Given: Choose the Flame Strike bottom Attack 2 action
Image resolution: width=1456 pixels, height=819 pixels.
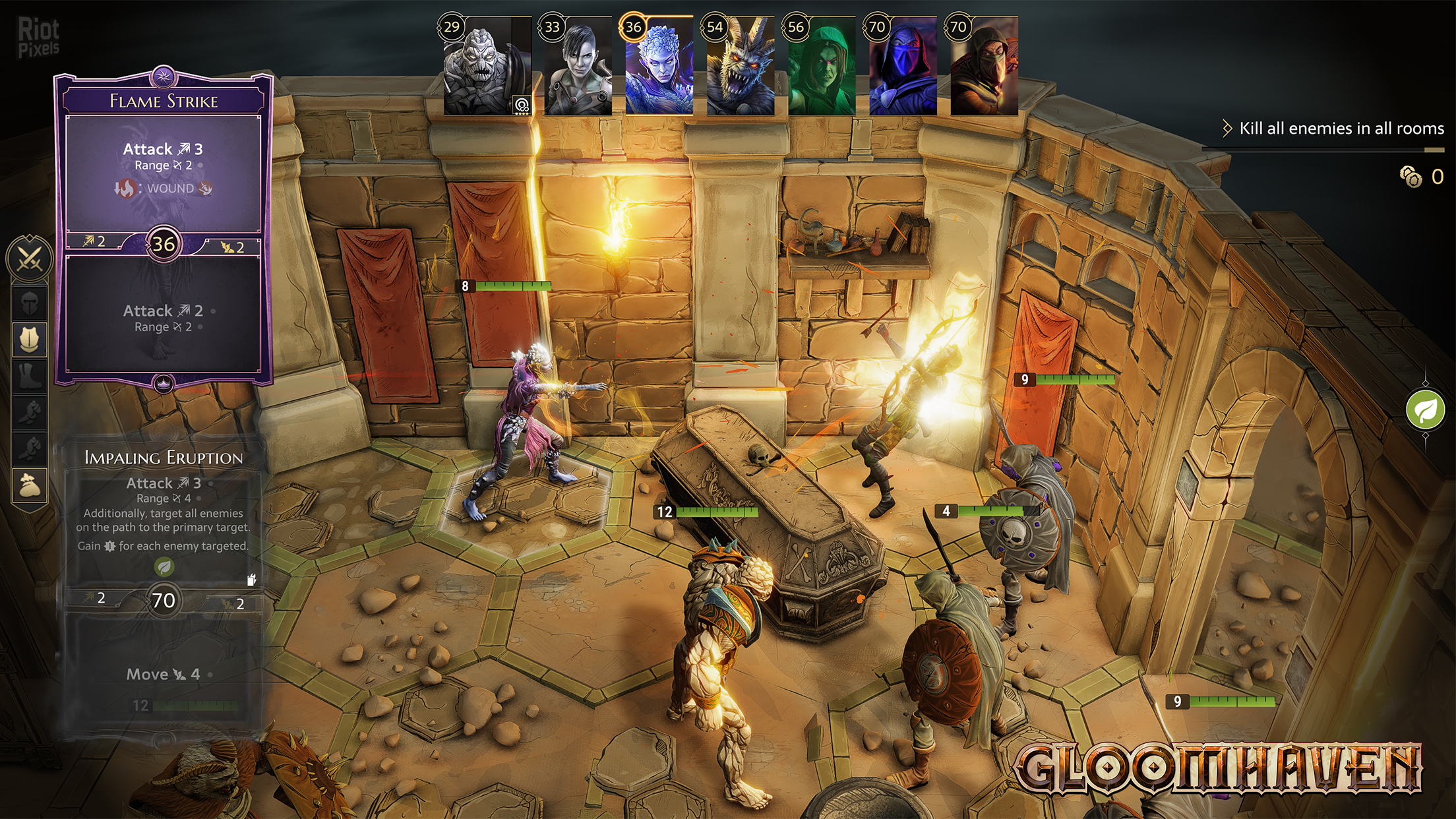Looking at the screenshot, I should pos(163,318).
